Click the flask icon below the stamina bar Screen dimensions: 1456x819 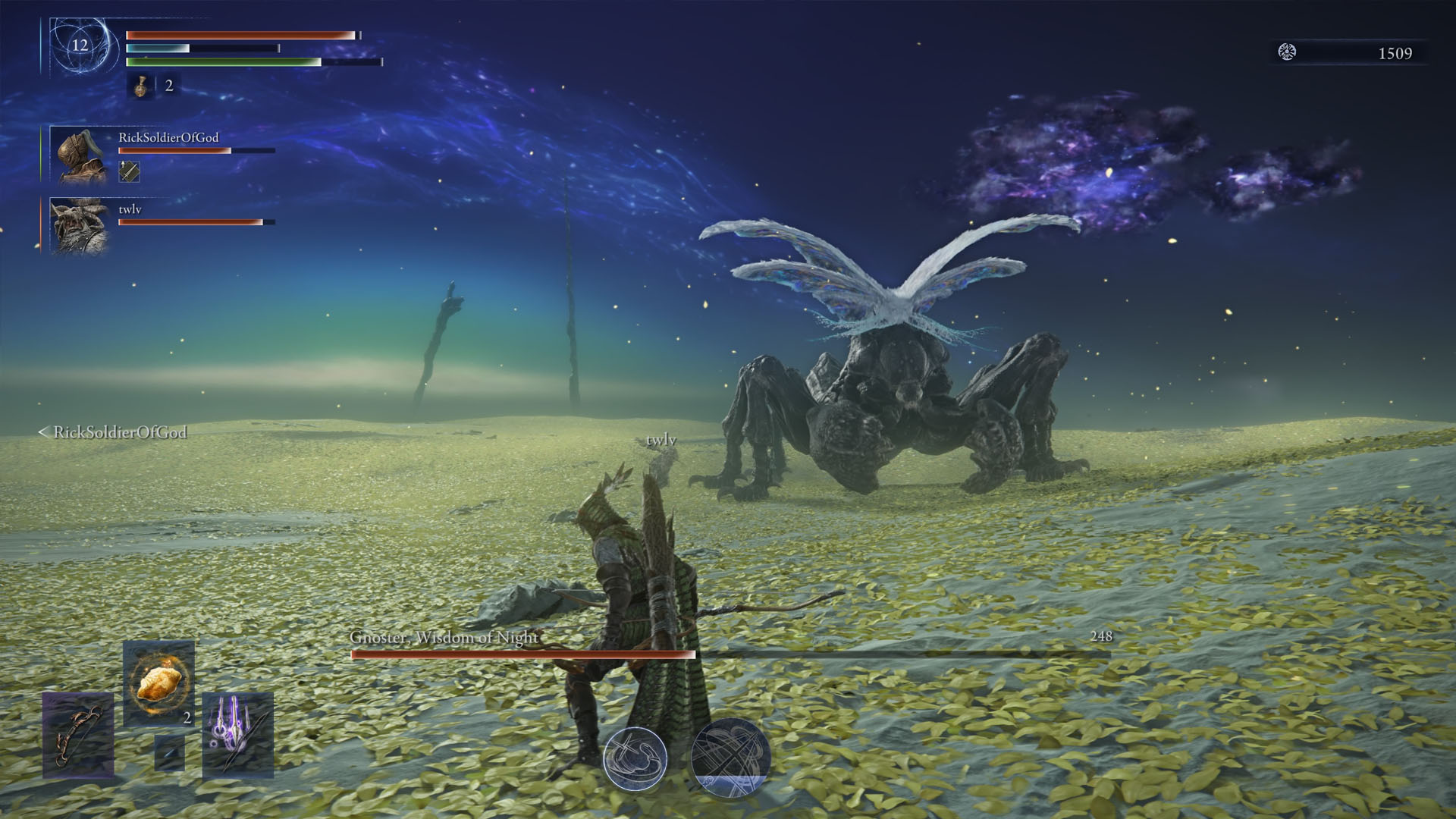tap(140, 86)
